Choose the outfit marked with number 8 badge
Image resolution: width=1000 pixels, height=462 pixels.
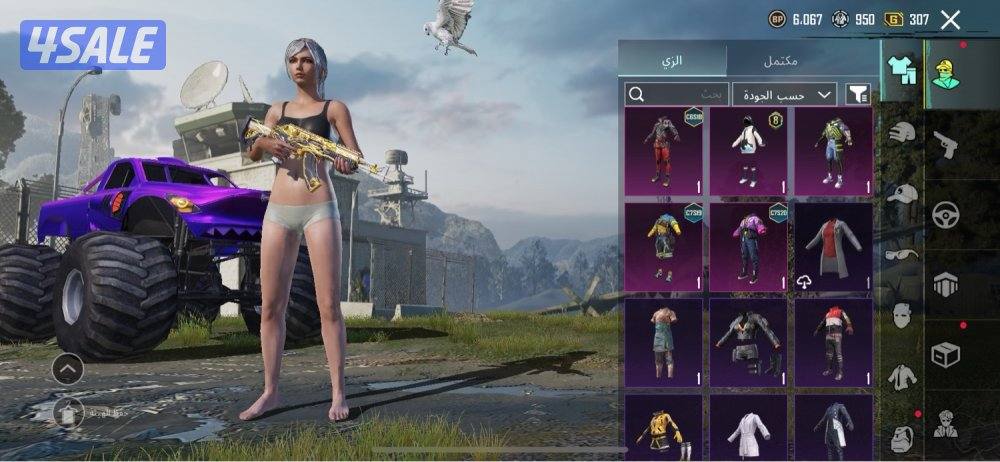coord(747,151)
